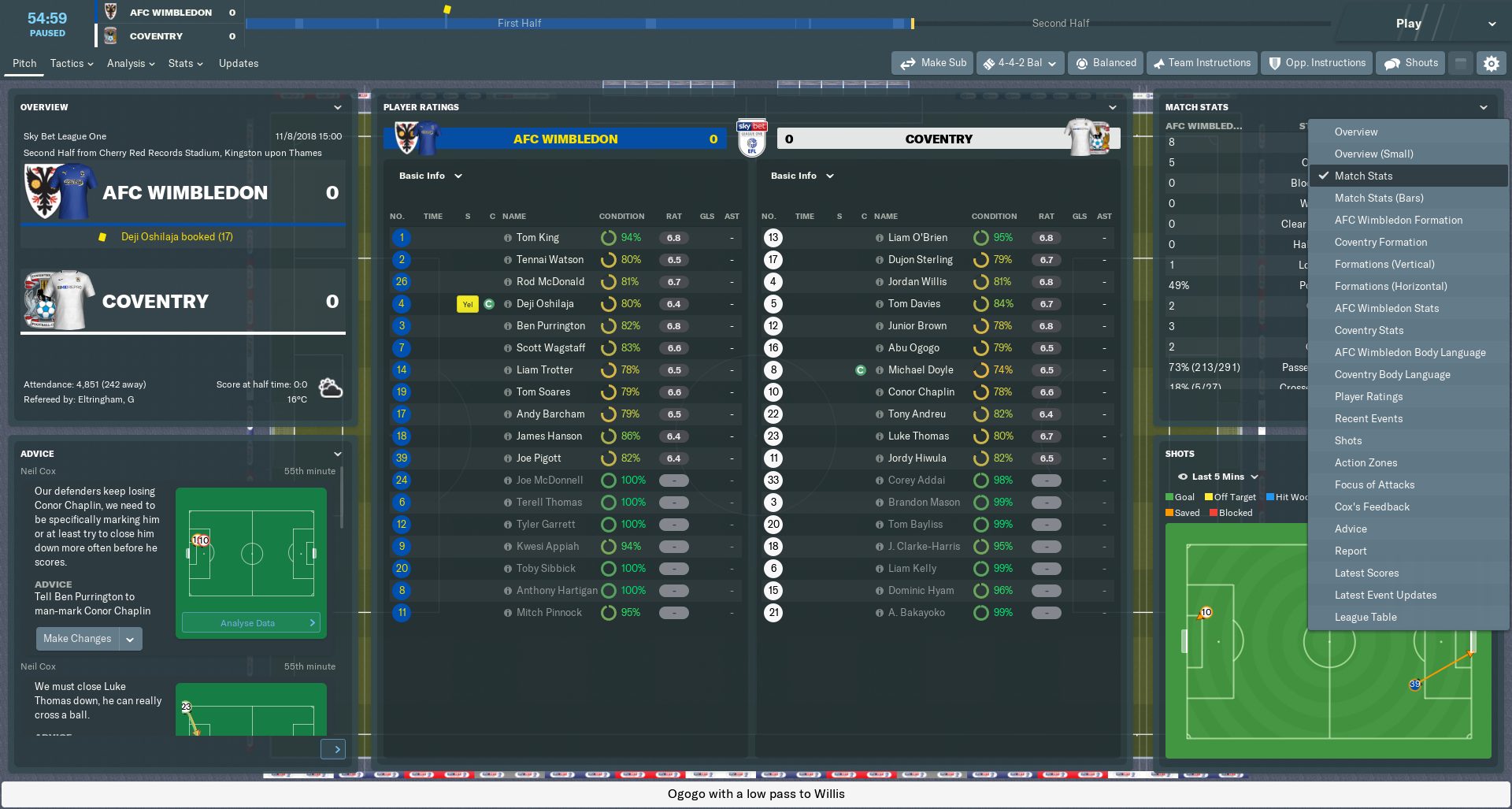Click the Shouts megaphone icon
This screenshot has width=1512, height=809.
click(1392, 62)
